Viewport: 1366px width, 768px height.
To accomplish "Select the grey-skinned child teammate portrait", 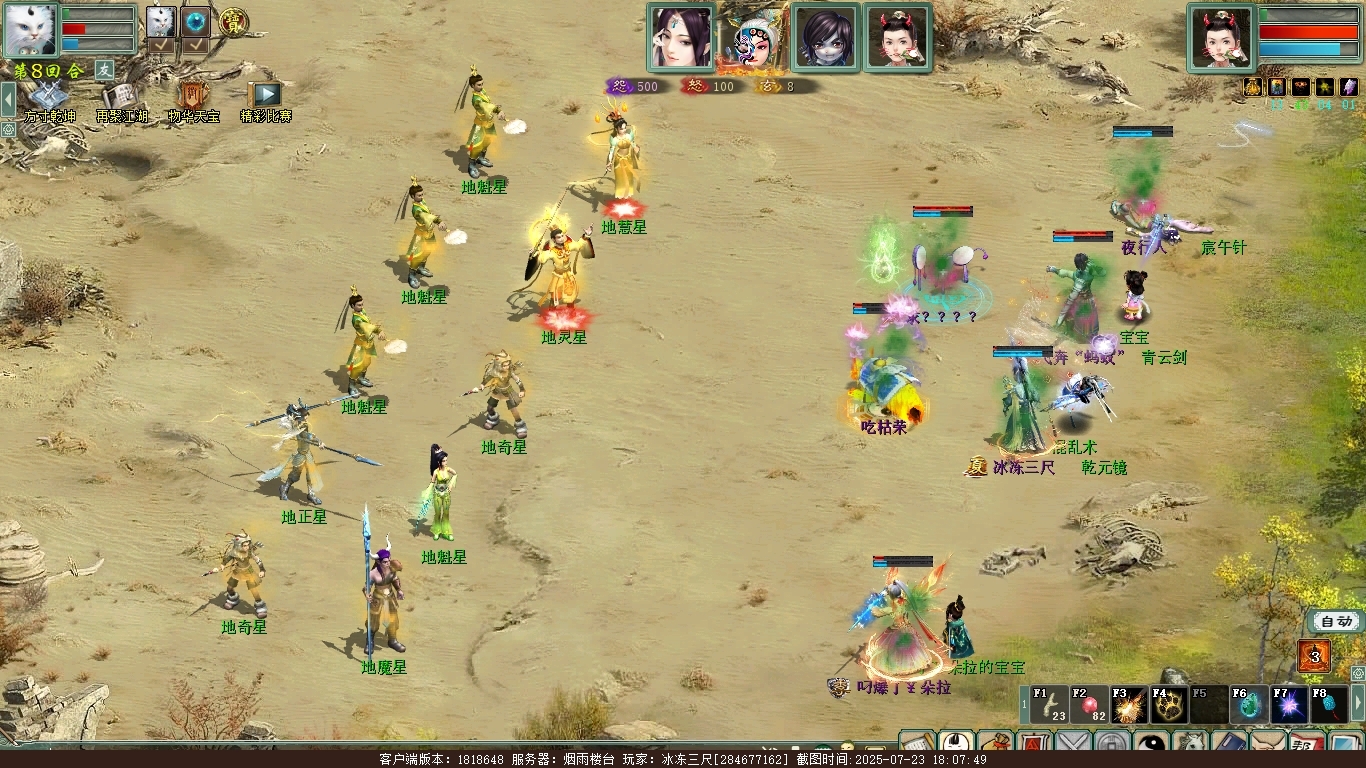I will pyautogui.click(x=825, y=38).
